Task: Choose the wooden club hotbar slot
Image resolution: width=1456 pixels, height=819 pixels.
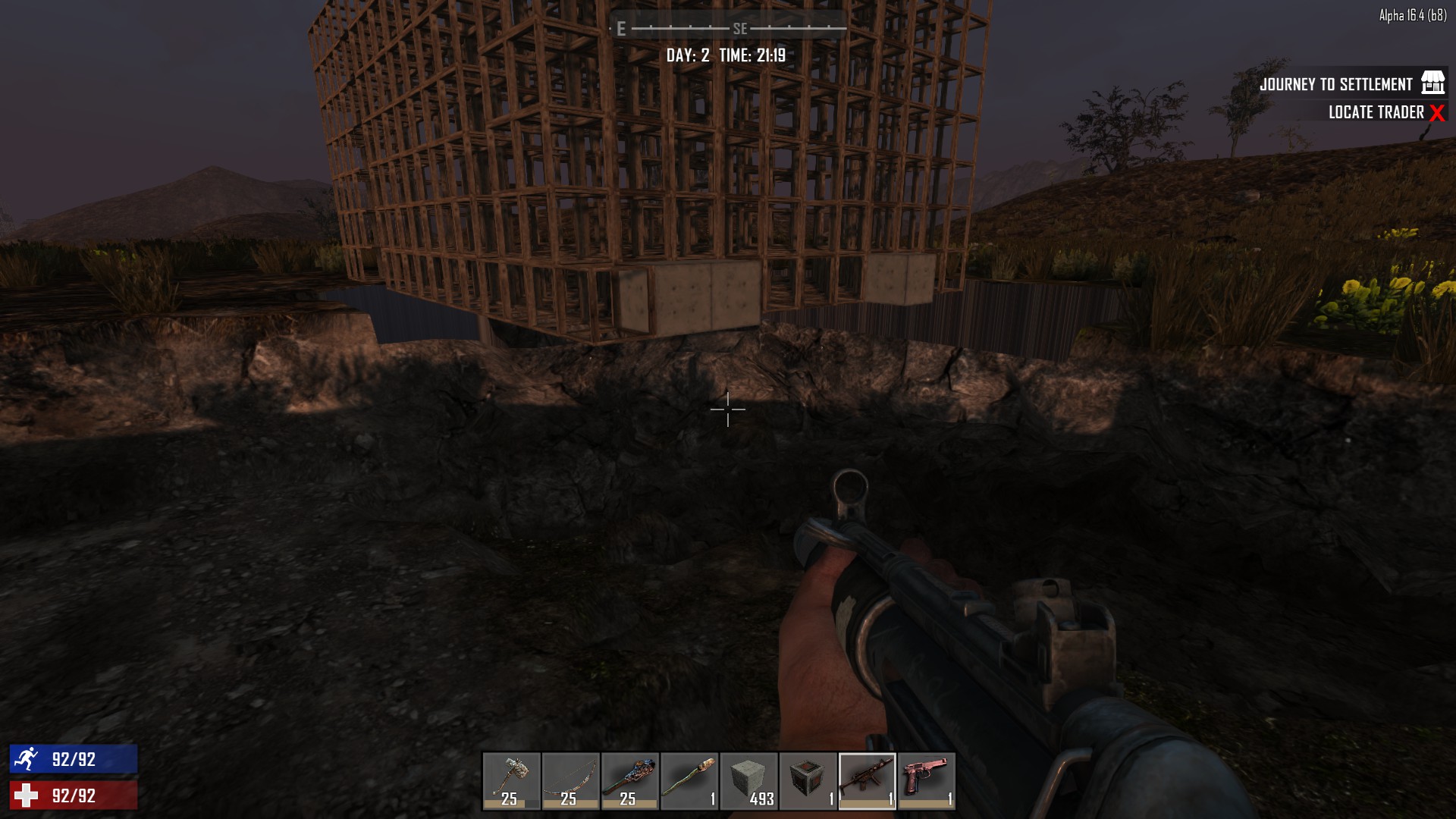Action: point(629,780)
